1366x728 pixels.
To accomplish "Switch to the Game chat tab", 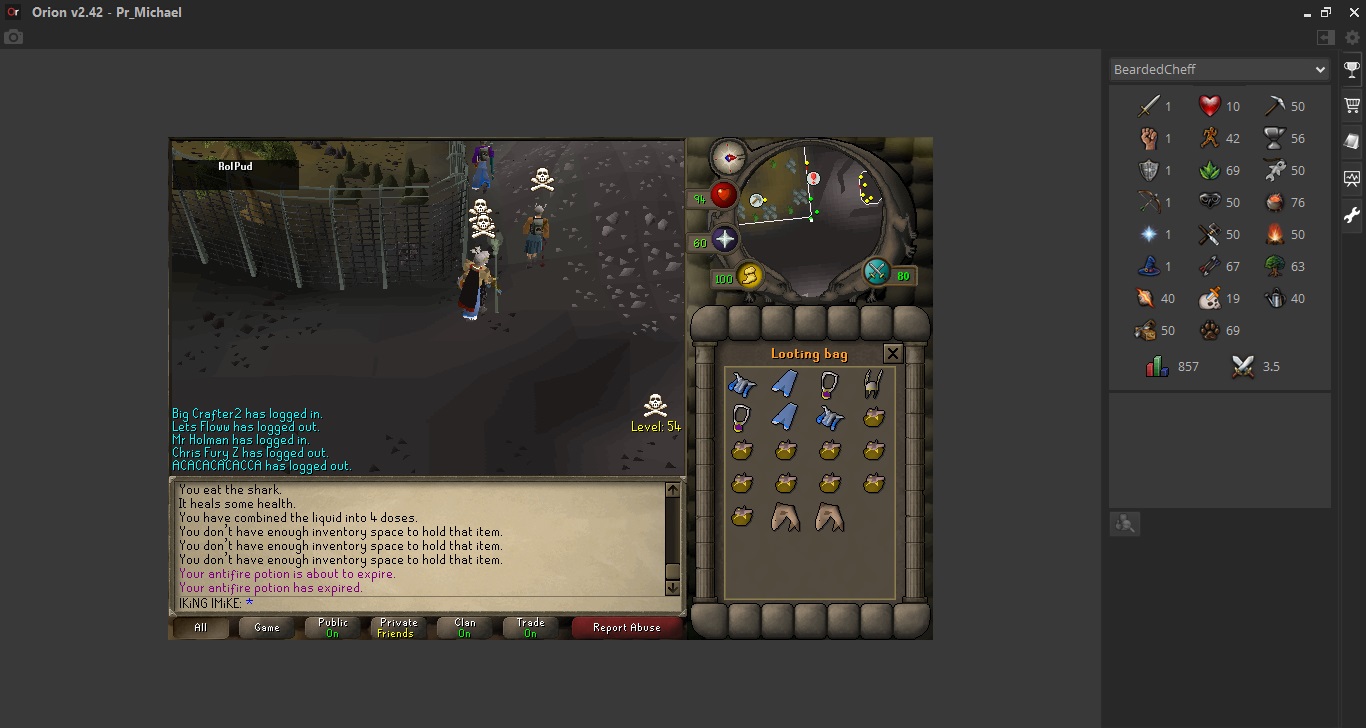I will pyautogui.click(x=267, y=628).
